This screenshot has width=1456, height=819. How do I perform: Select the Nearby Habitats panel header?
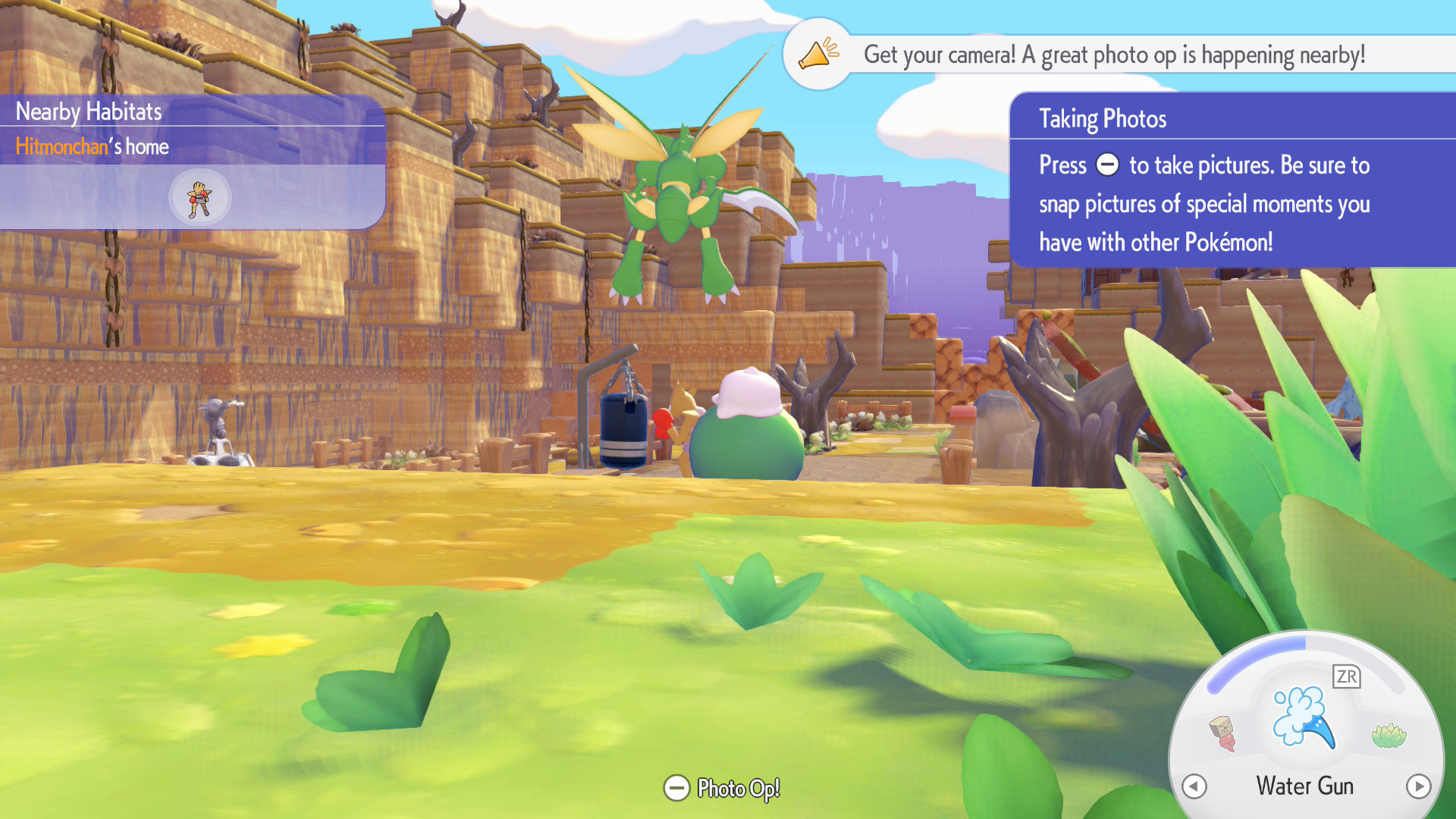(89, 111)
